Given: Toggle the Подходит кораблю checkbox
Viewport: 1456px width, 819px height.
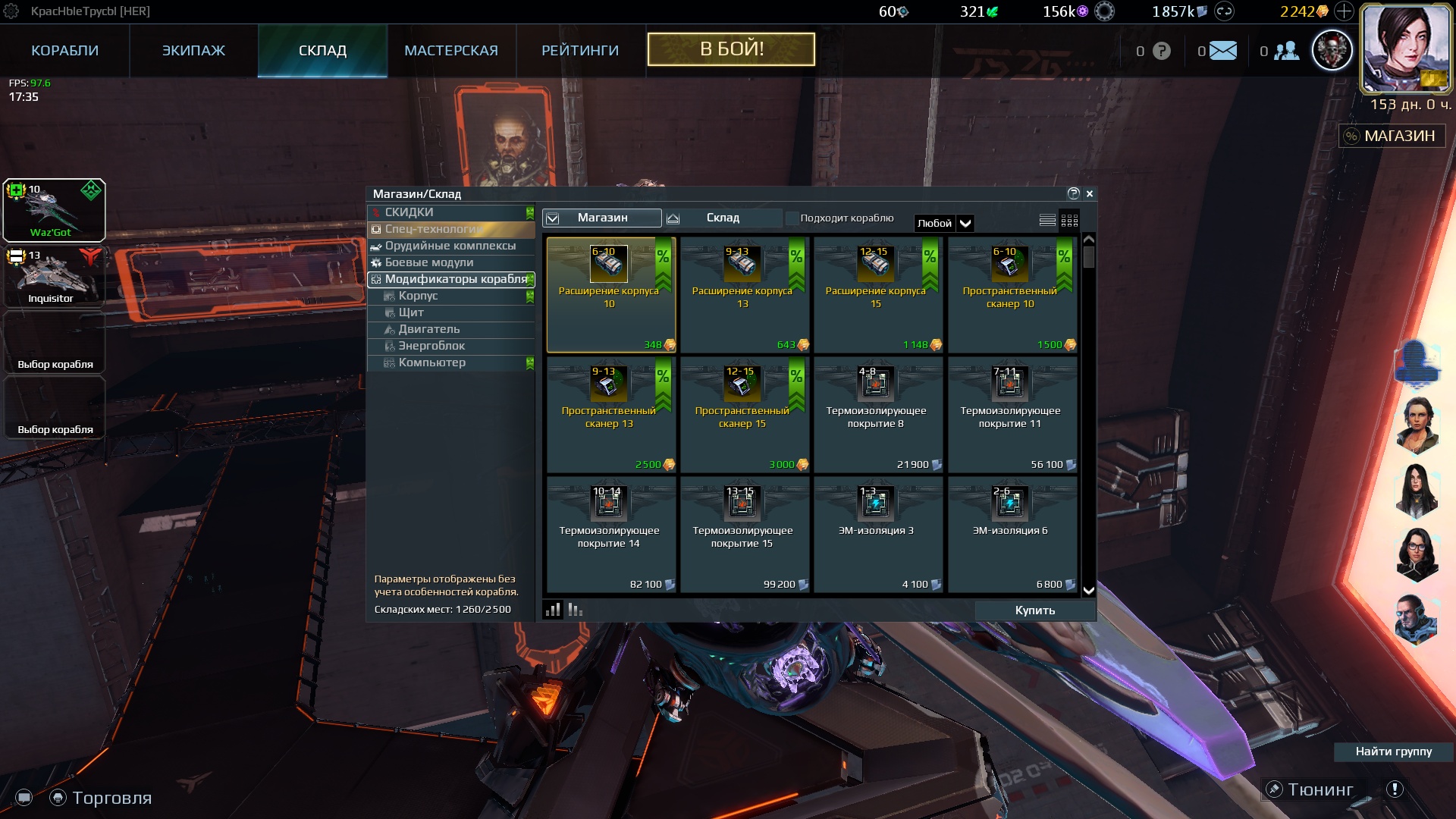Looking at the screenshot, I should pyautogui.click(x=792, y=218).
